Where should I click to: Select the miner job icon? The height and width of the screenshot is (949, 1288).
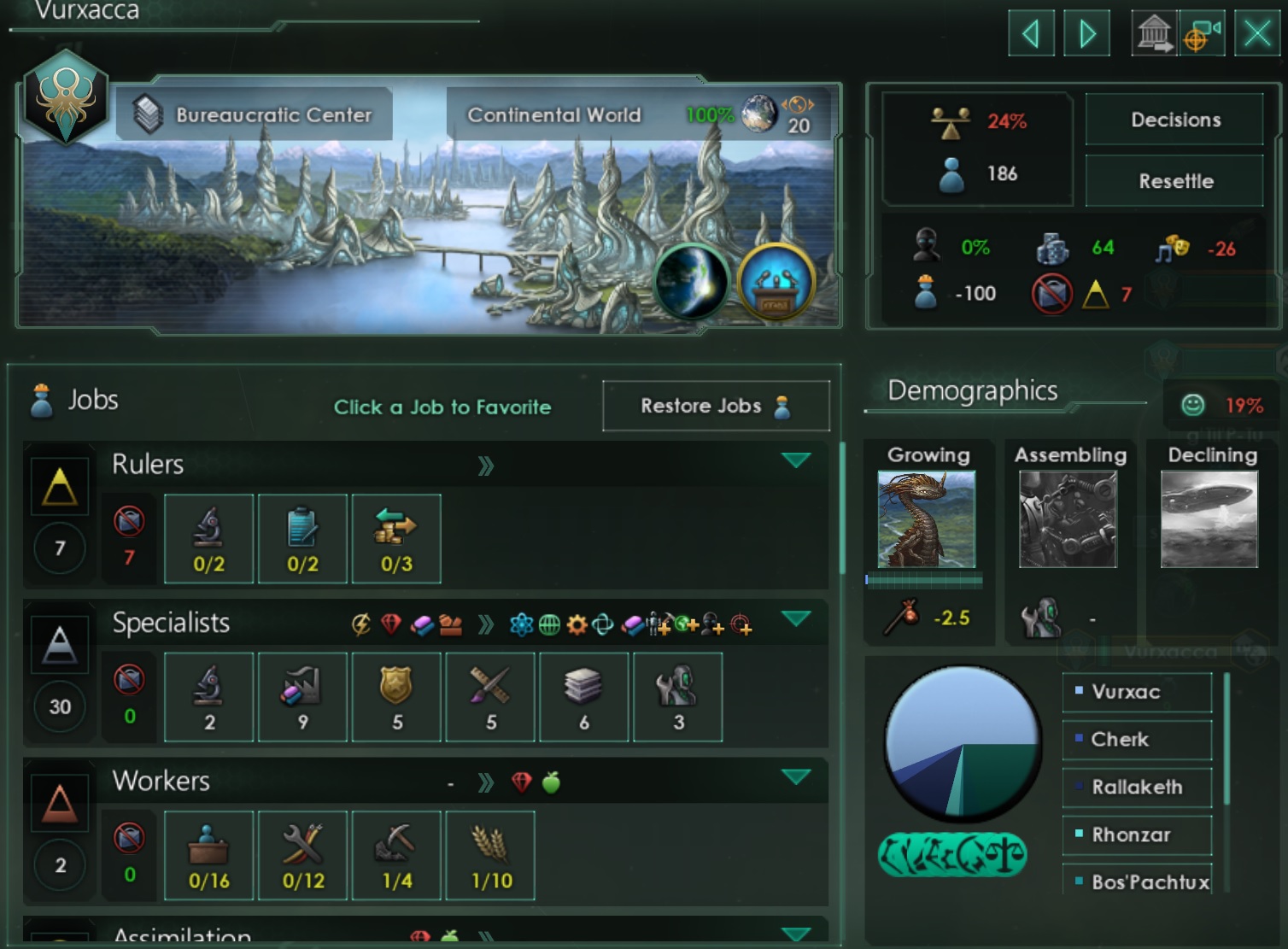397,854
